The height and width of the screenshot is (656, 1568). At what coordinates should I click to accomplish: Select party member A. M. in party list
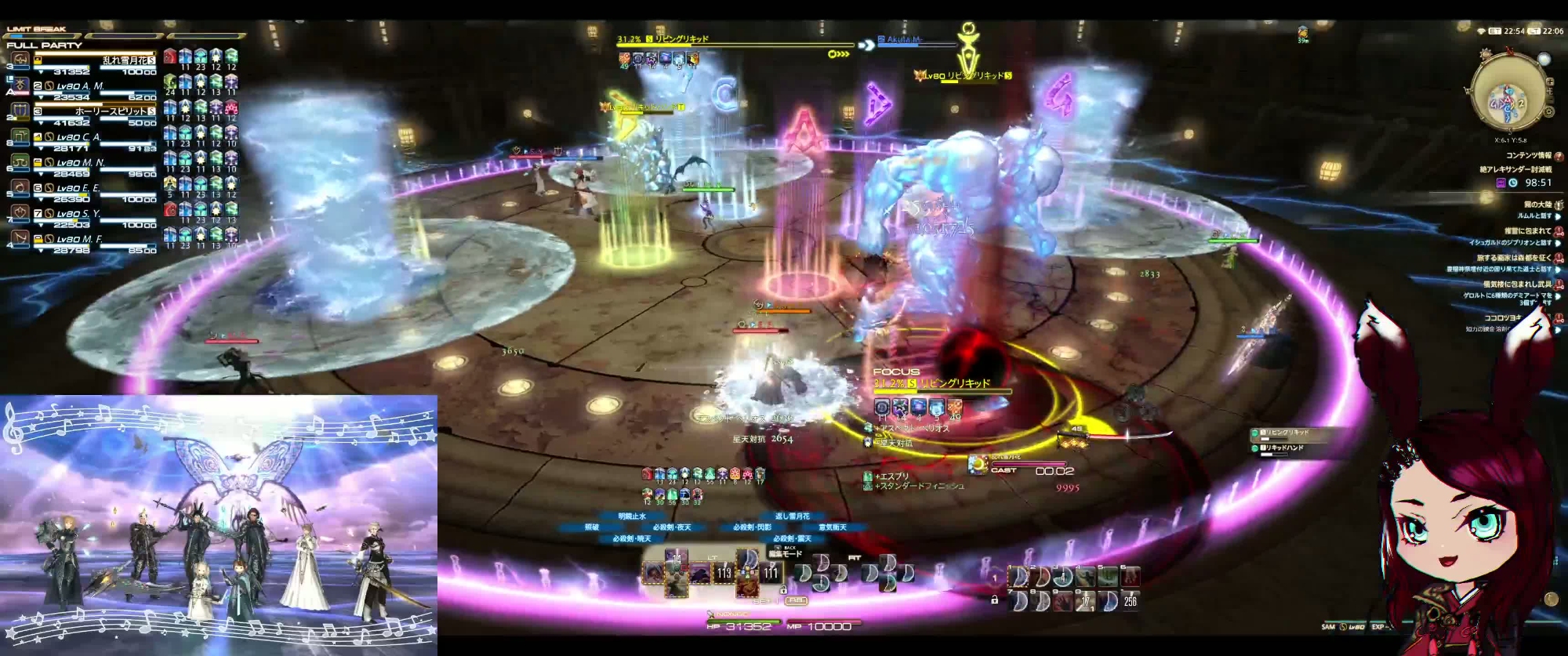tap(82, 86)
